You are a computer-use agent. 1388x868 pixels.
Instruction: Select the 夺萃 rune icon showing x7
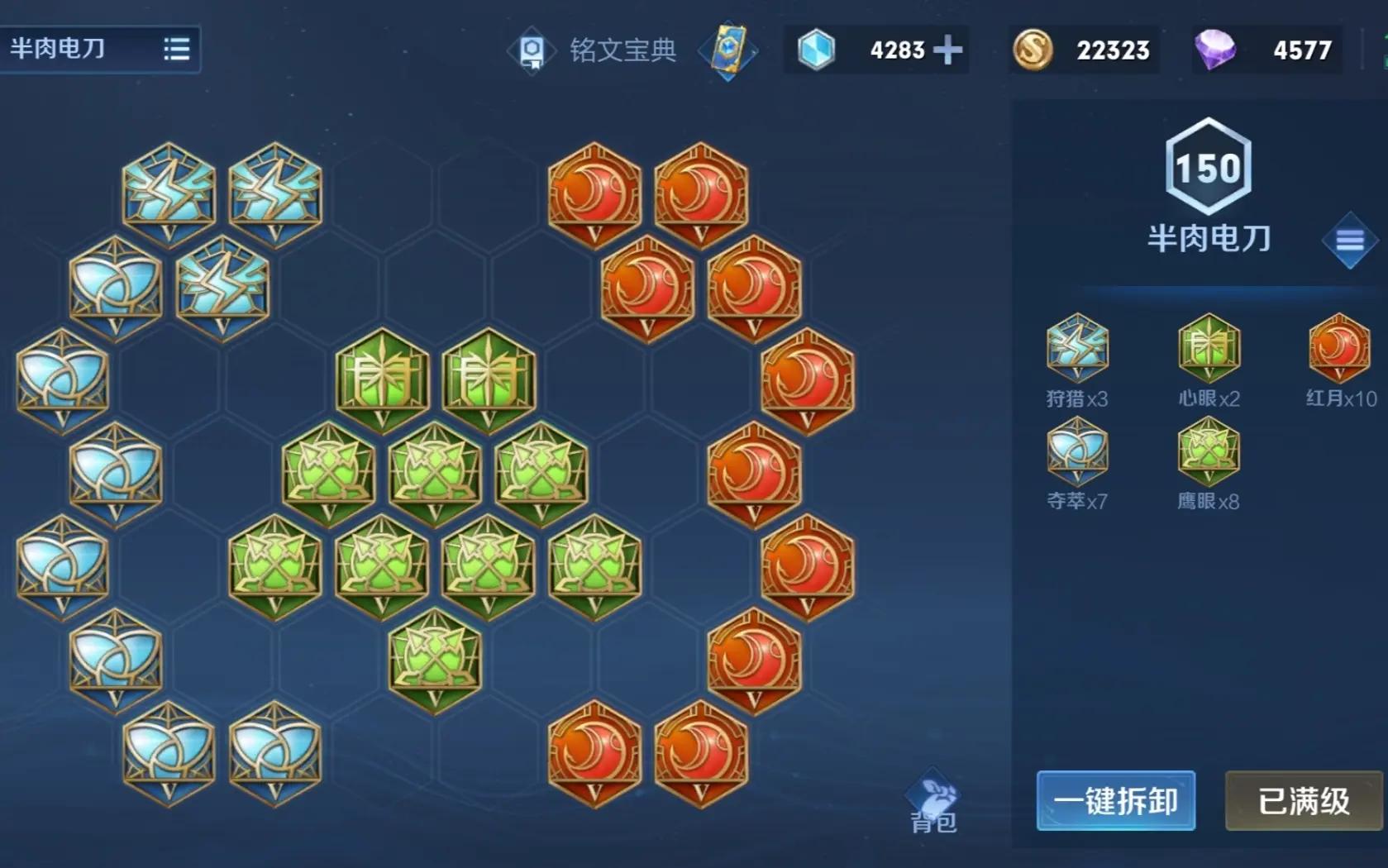tap(1076, 451)
